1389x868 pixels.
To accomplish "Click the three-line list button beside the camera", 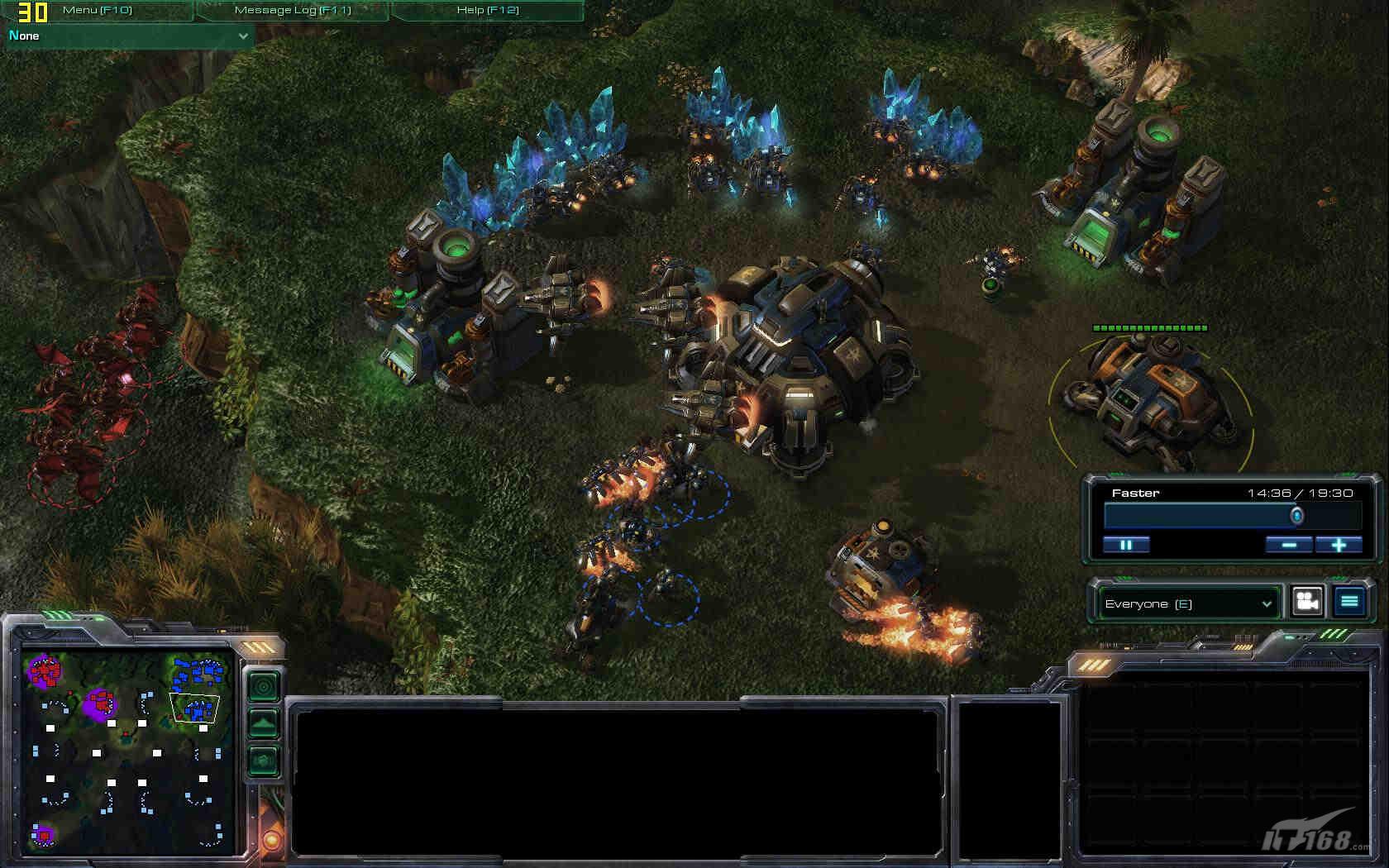I will pos(1349,602).
